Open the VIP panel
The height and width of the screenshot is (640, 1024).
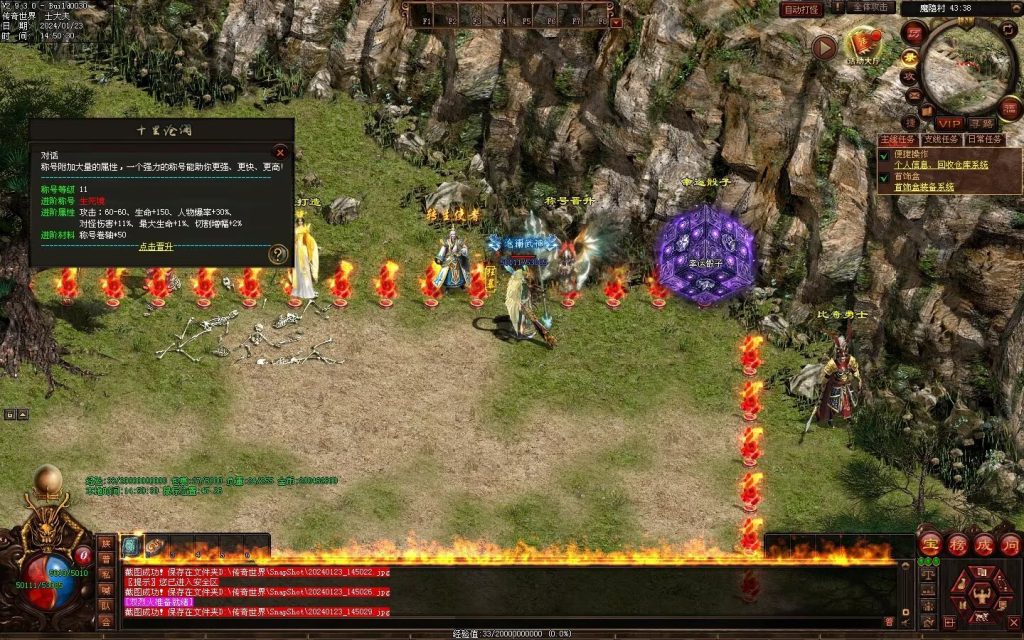point(947,123)
